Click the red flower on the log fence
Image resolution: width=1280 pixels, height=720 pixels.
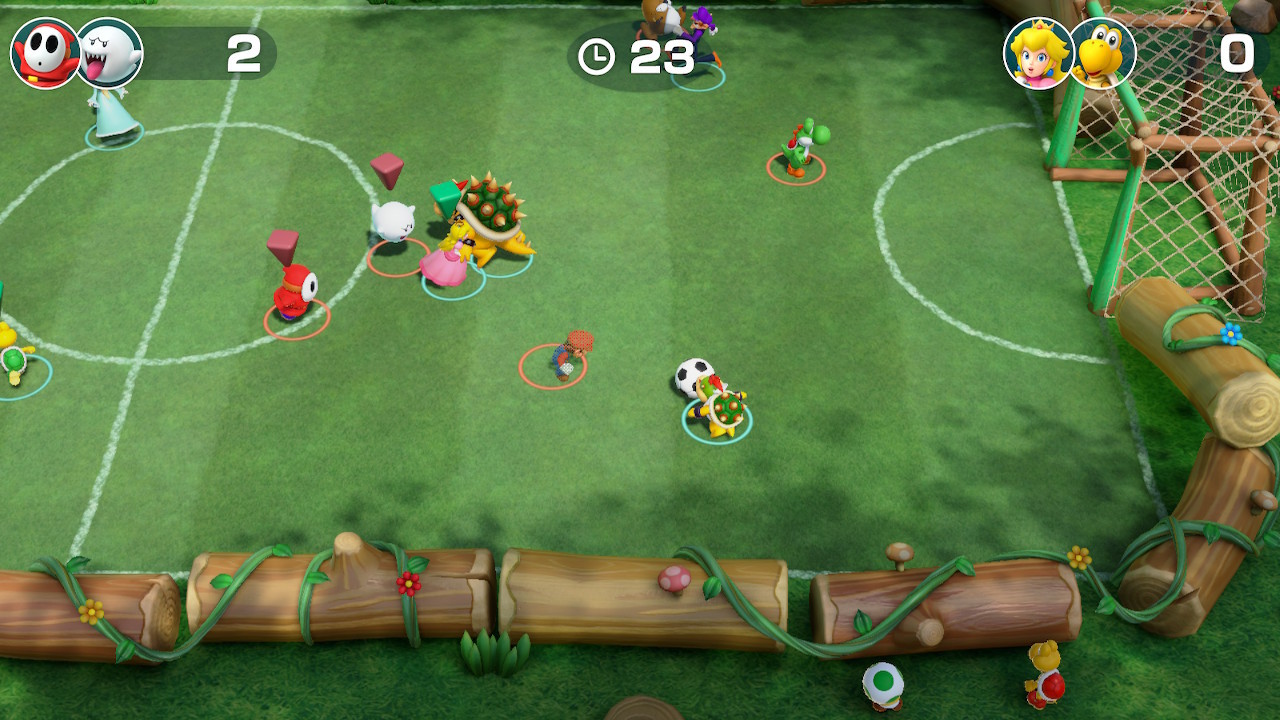[407, 584]
